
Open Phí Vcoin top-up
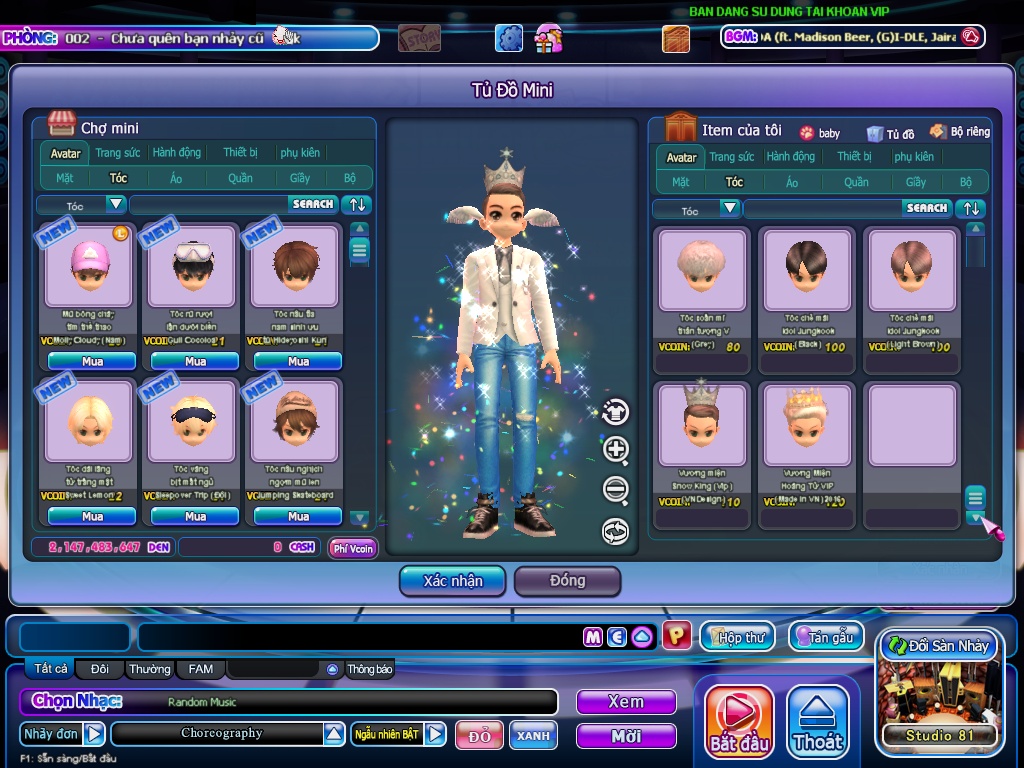(x=353, y=548)
